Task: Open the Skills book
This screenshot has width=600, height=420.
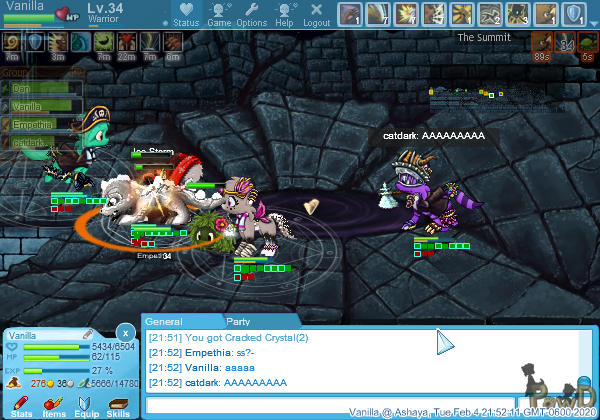Action: (x=118, y=405)
